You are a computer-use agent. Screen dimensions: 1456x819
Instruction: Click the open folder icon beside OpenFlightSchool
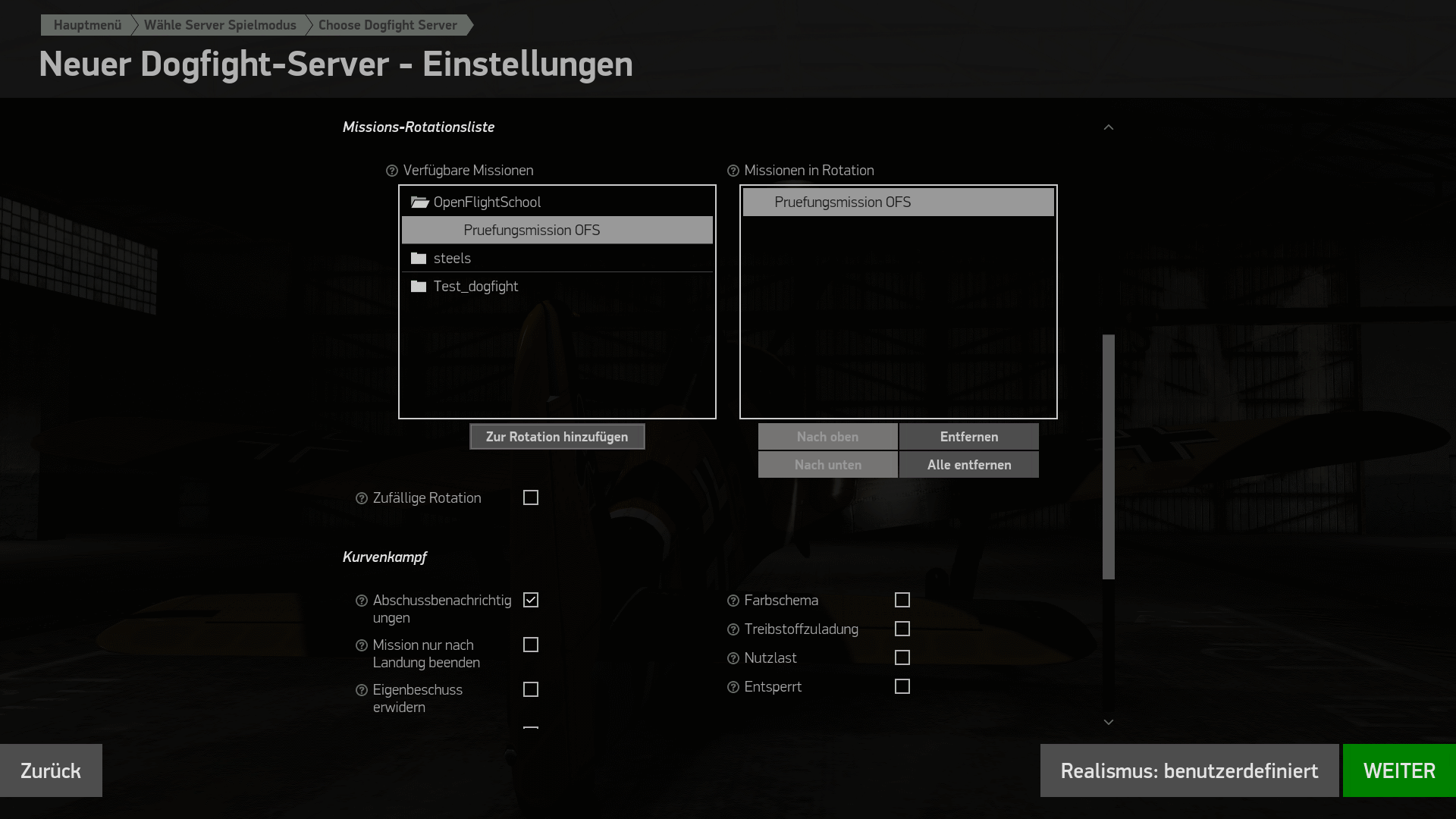[420, 202]
